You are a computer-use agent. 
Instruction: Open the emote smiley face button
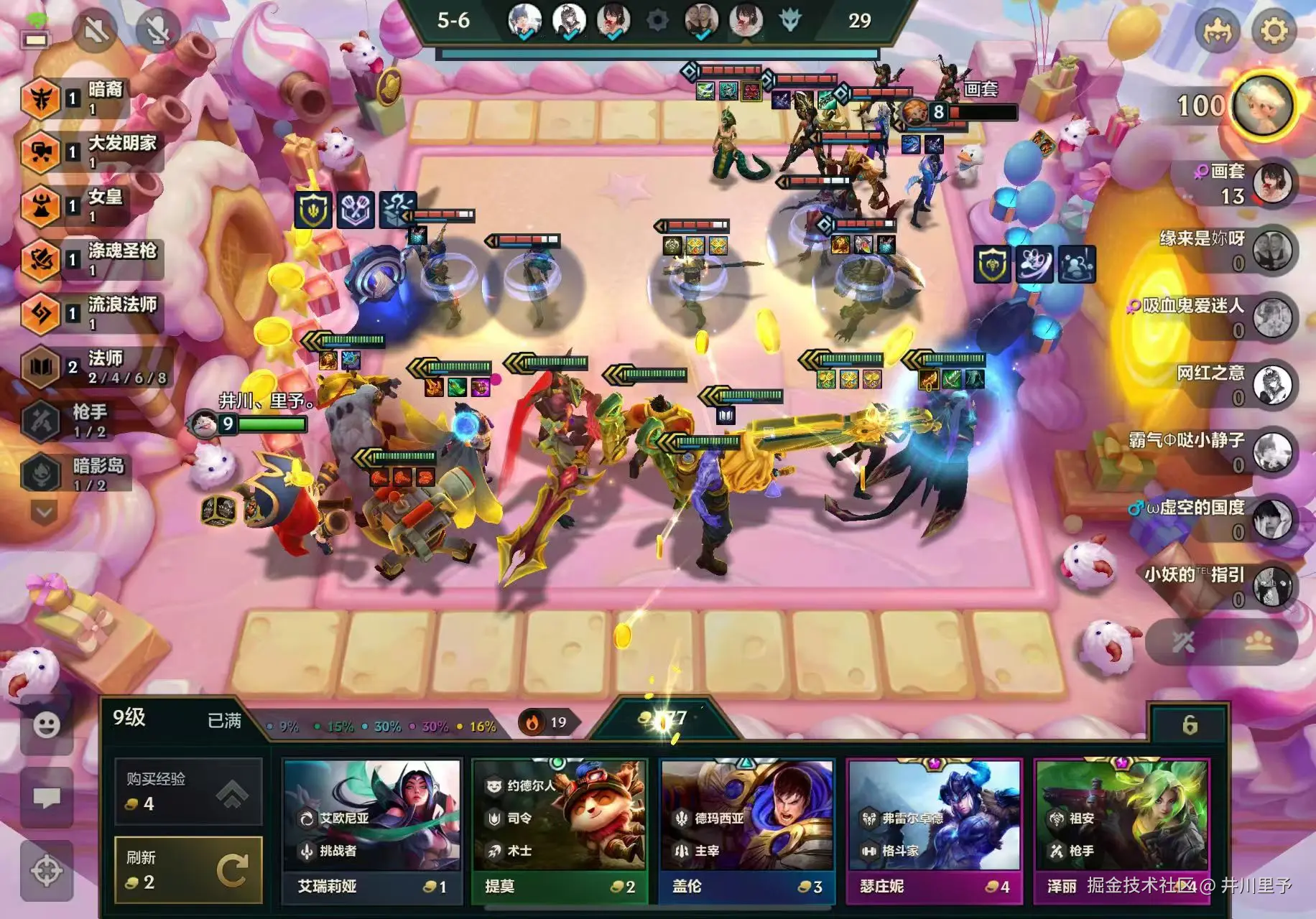47,724
